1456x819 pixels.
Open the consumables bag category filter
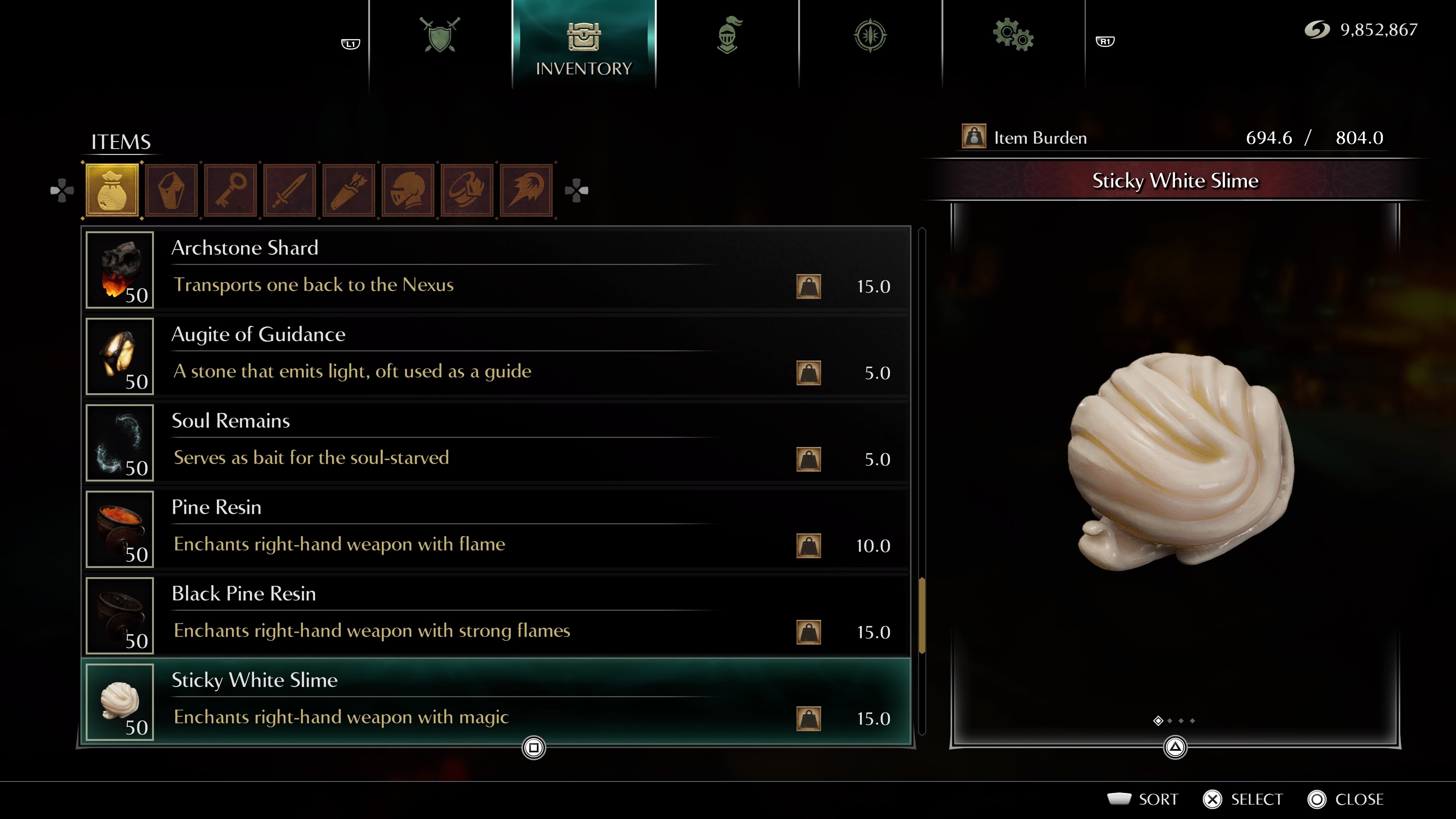tap(111, 189)
